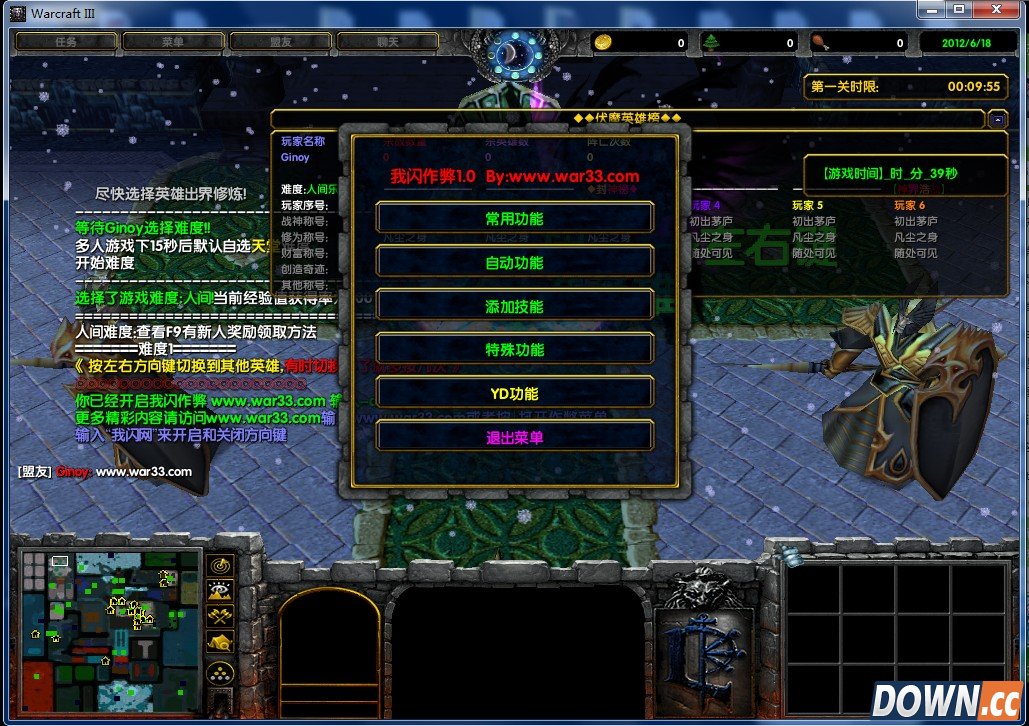The image size is (1029, 726).
Task: Open the 菜单 game menu button
Action: (172, 42)
